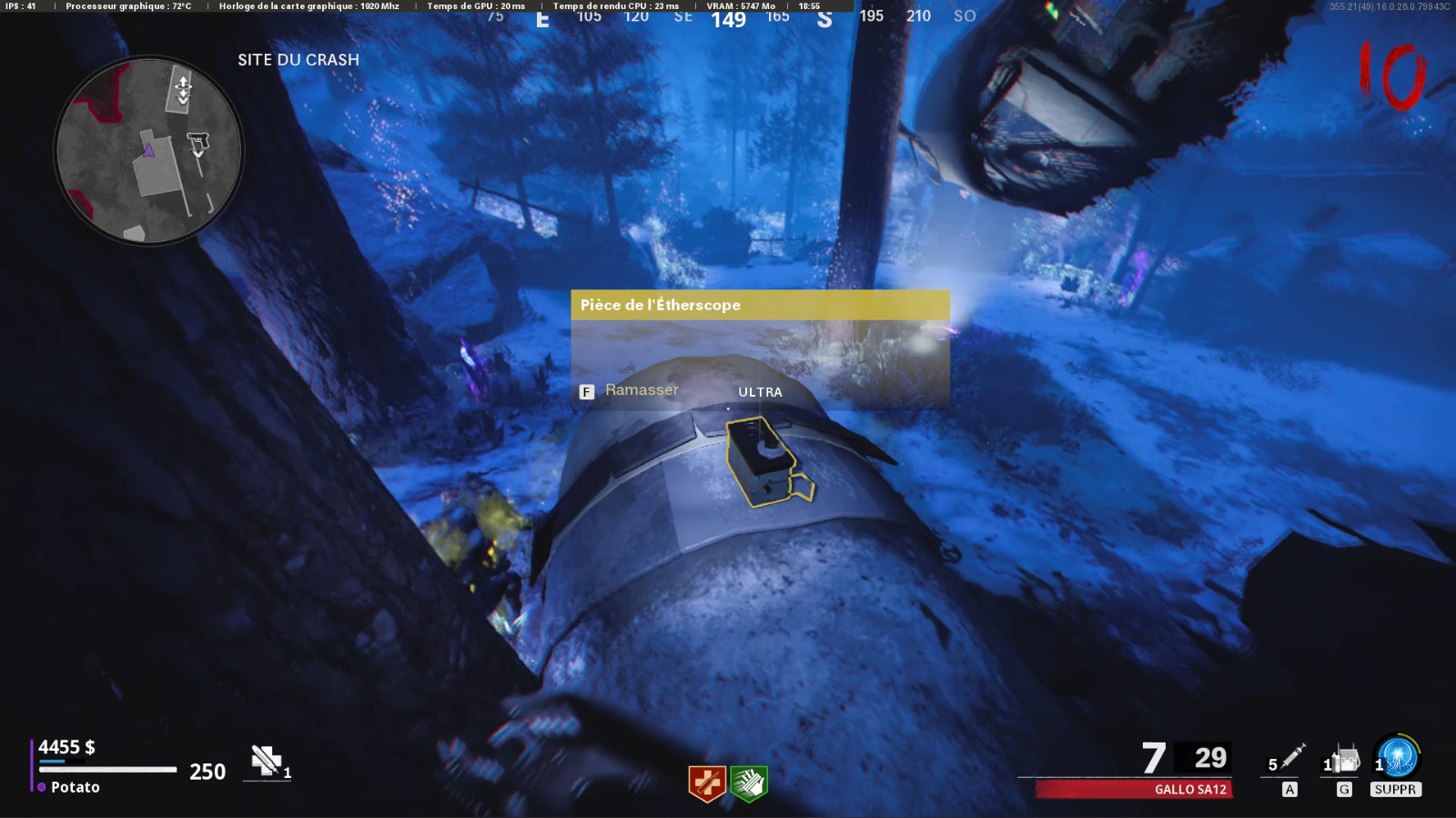Select the red Quick Revive perk icon
The height and width of the screenshot is (818, 1456).
[x=707, y=783]
